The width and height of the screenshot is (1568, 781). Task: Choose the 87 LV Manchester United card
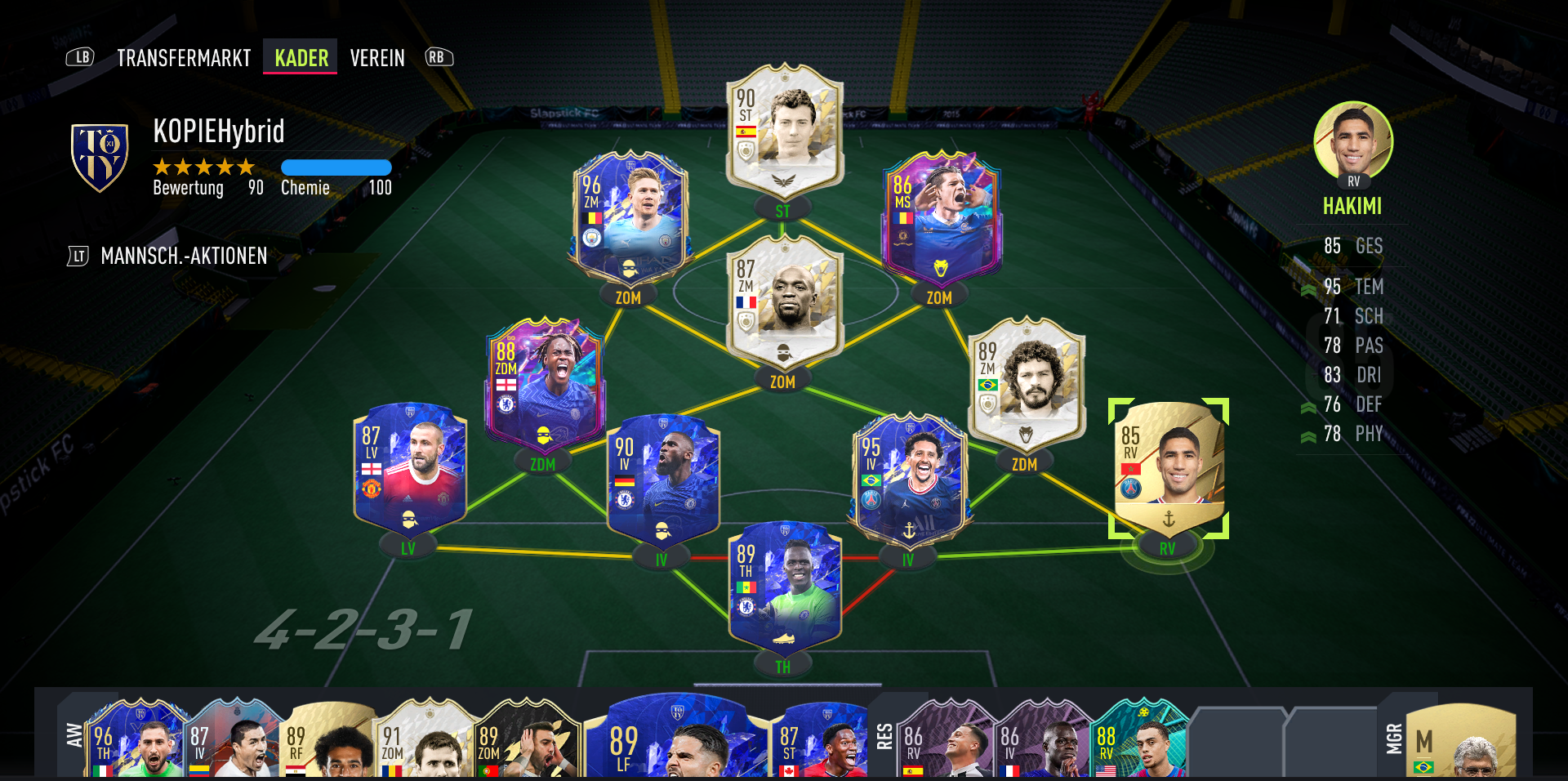pos(409,468)
